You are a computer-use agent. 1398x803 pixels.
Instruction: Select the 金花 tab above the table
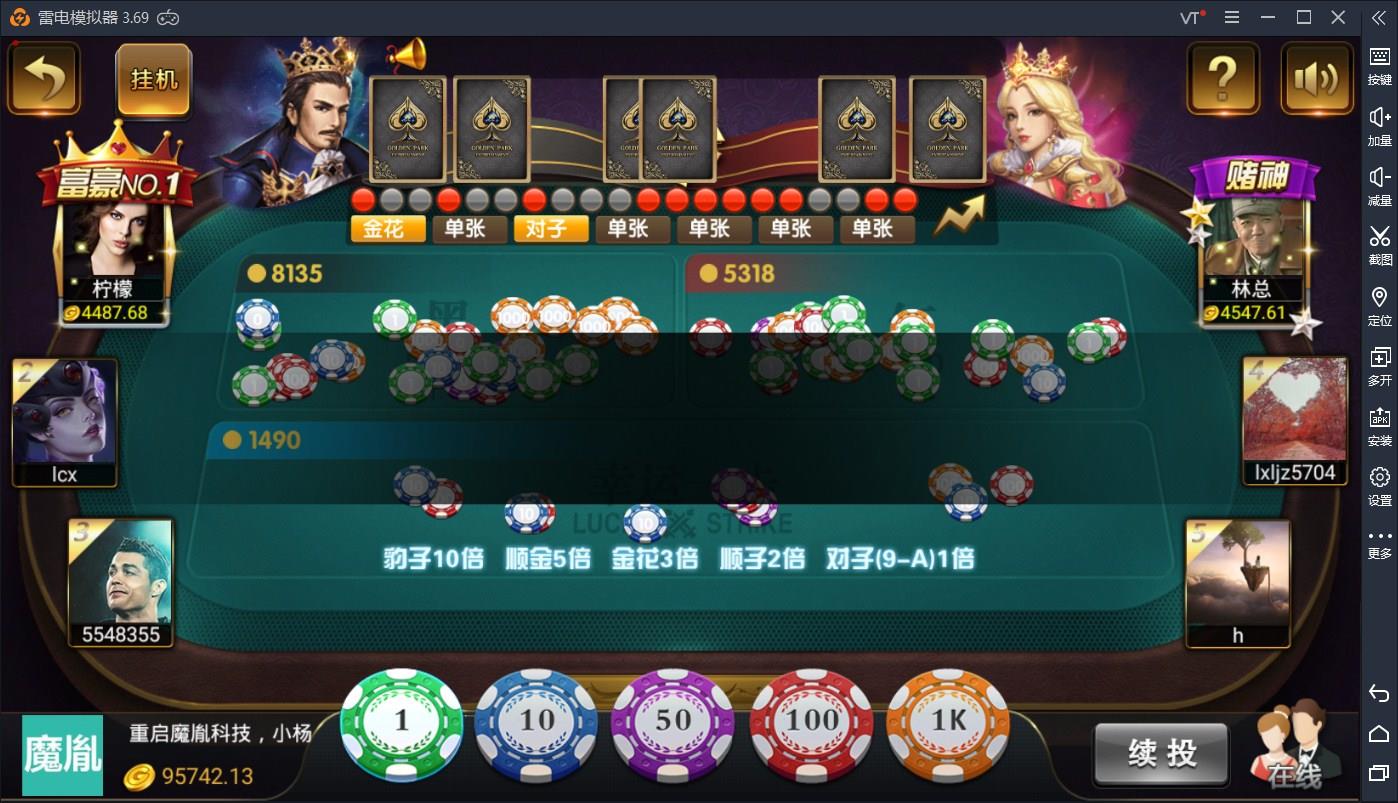[x=387, y=229]
